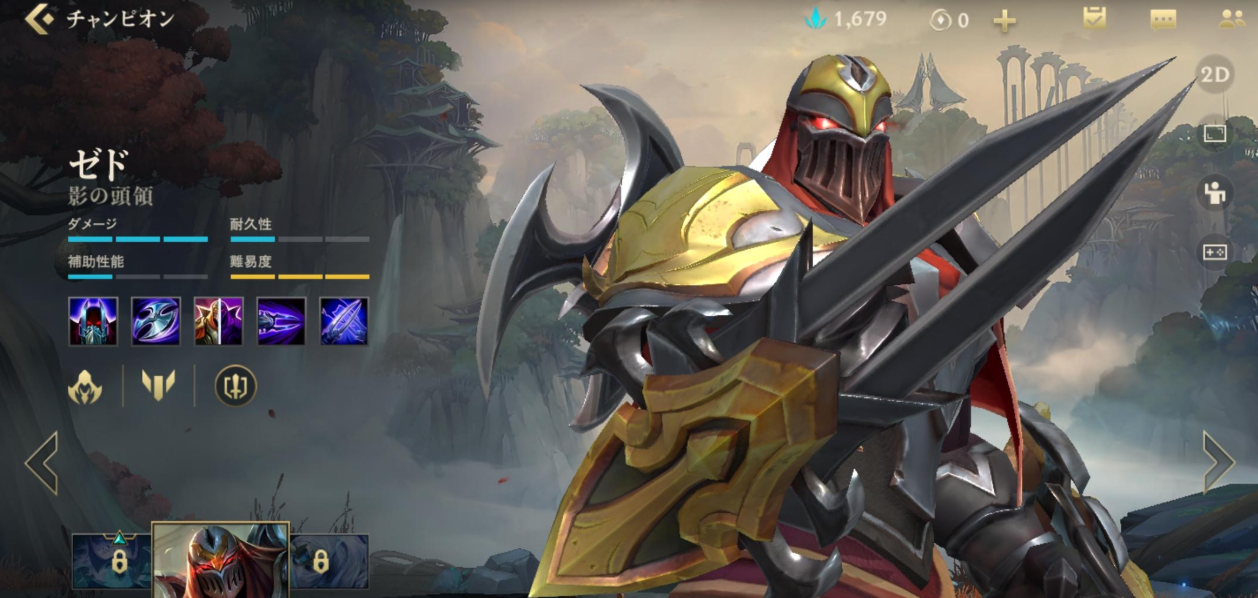
Task: Go to the next champion arrow
Action: [x=1218, y=462]
